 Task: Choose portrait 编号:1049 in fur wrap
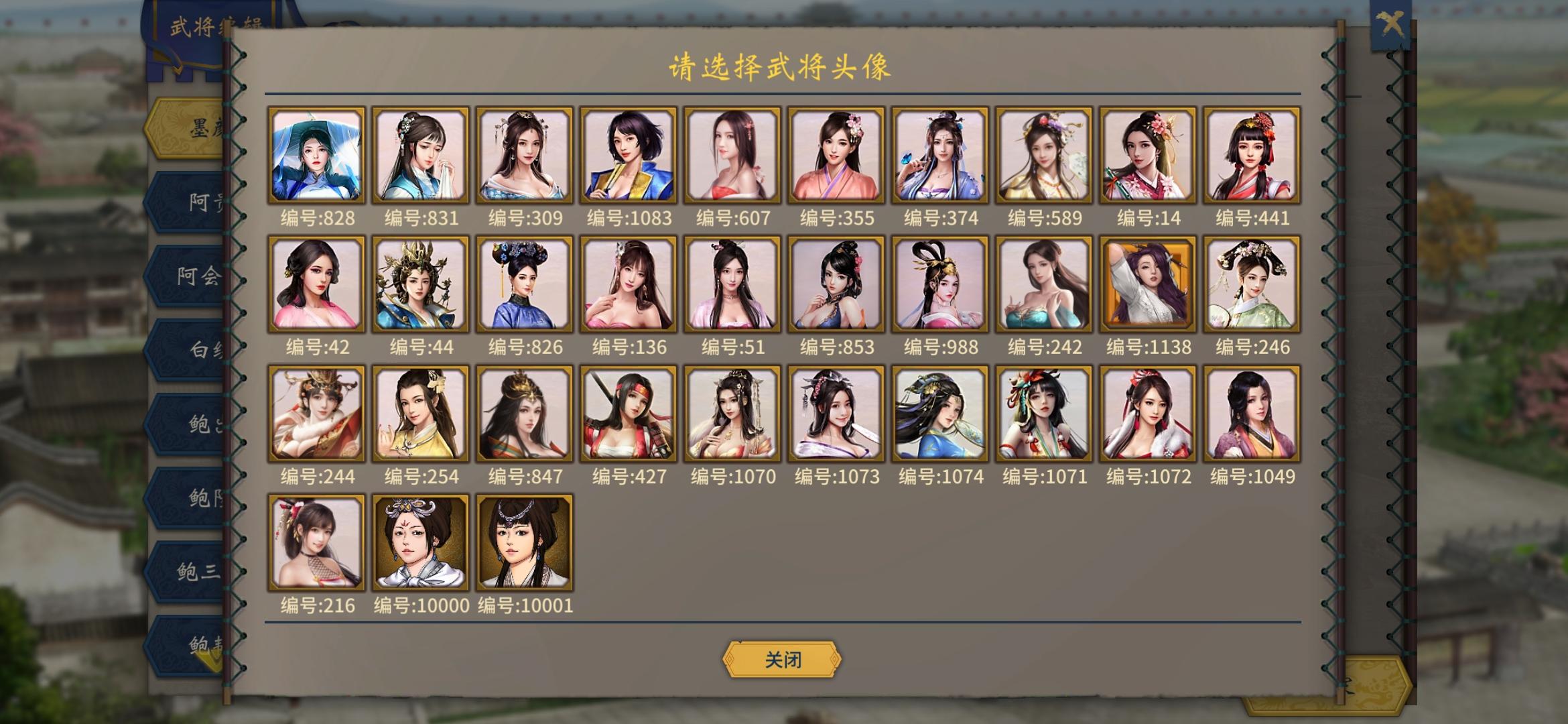(x=1250, y=412)
